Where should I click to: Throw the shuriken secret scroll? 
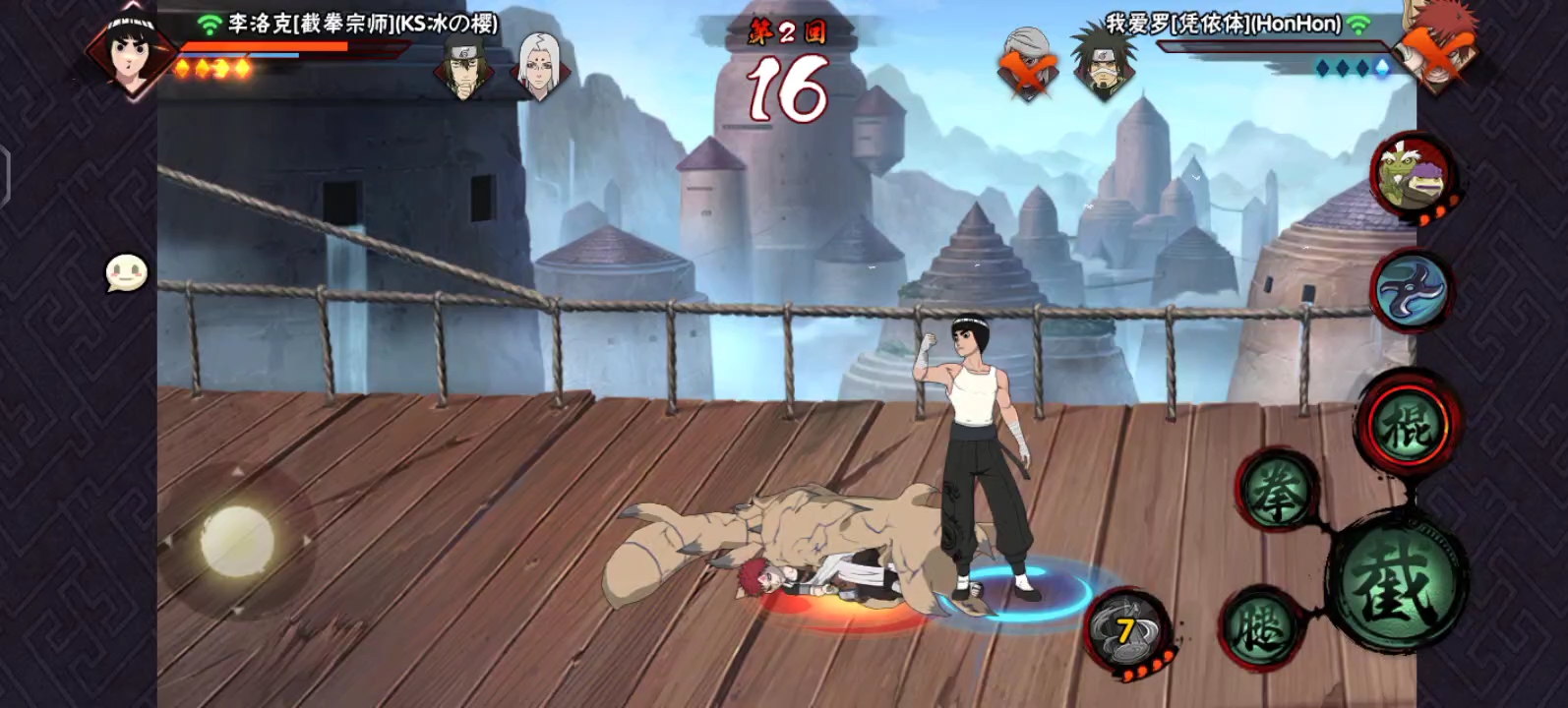(1413, 290)
